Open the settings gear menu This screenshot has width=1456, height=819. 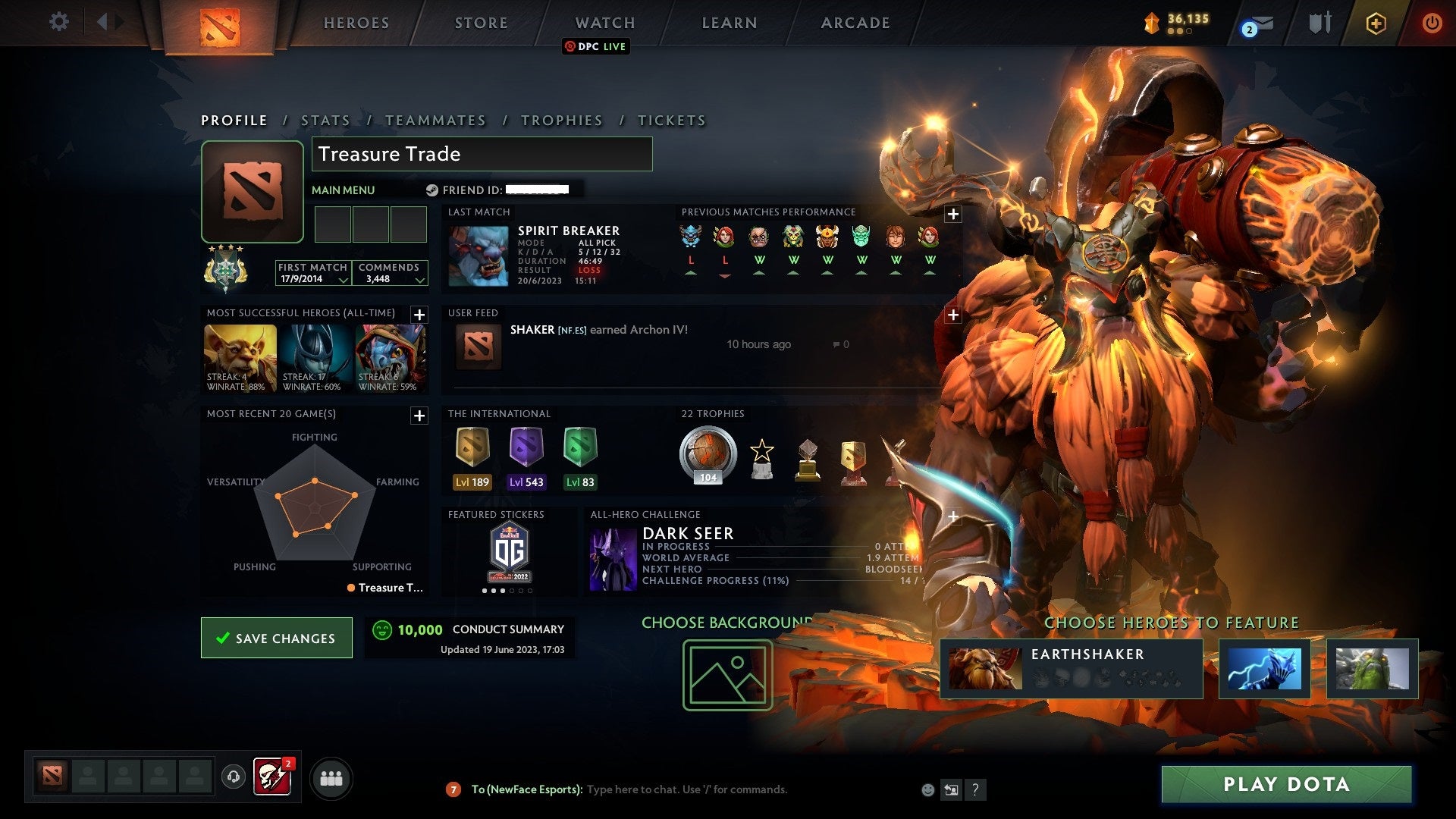(x=58, y=22)
